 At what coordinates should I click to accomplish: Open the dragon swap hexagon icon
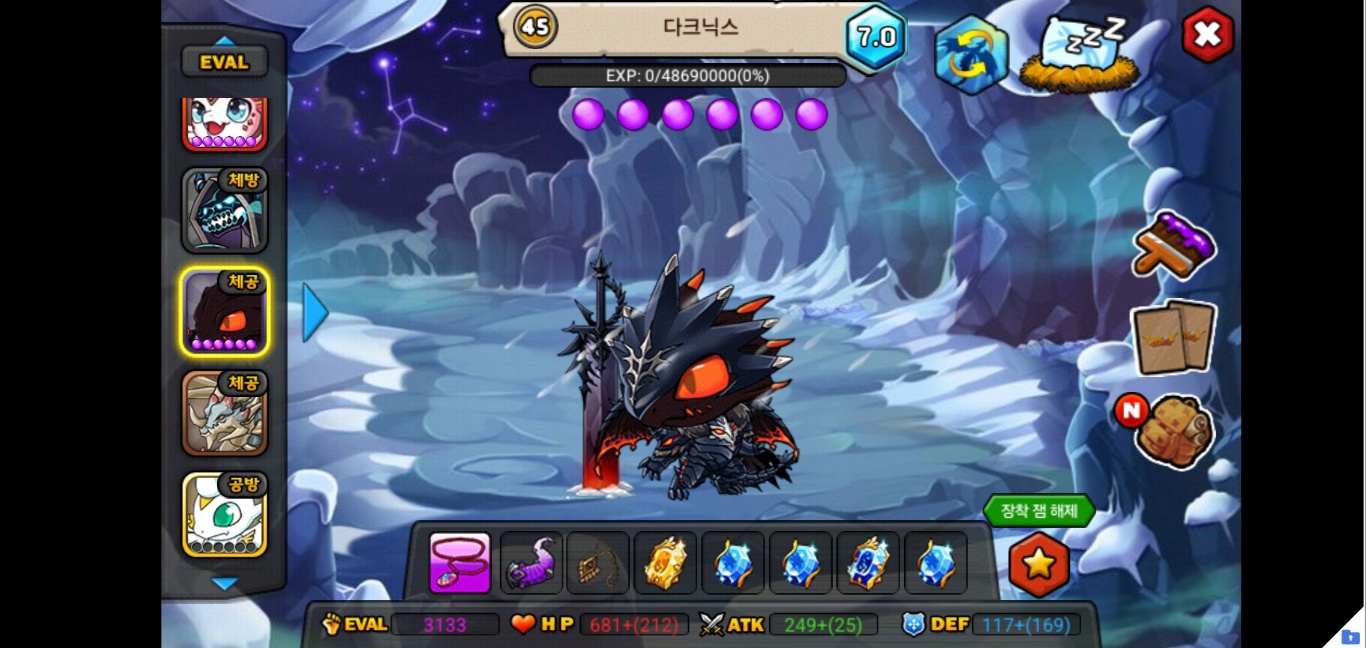971,55
